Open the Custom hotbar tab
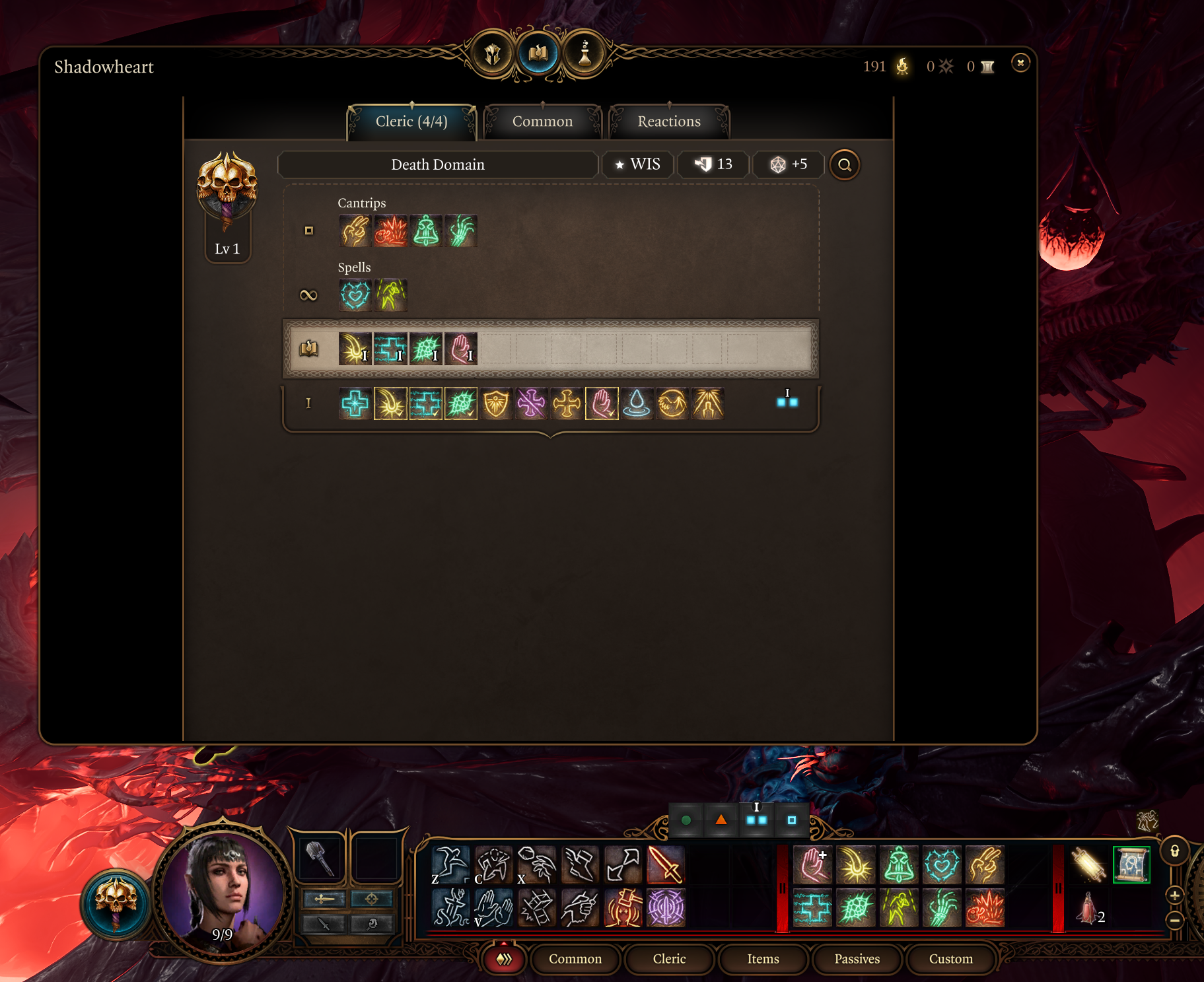Viewport: 1204px width, 982px height. pyautogui.click(x=950, y=959)
